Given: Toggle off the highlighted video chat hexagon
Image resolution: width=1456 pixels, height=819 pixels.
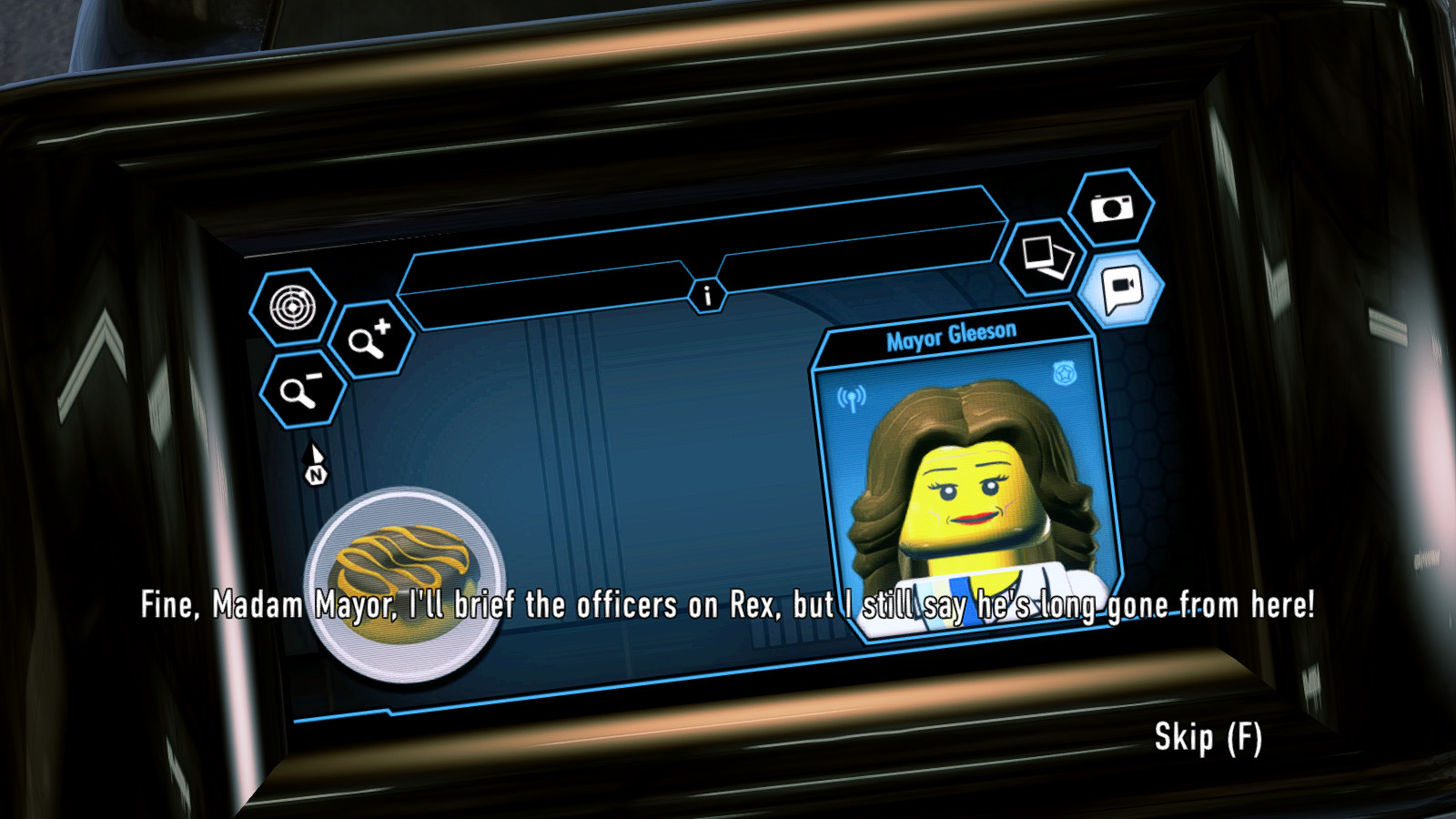Looking at the screenshot, I should pos(1122,288).
